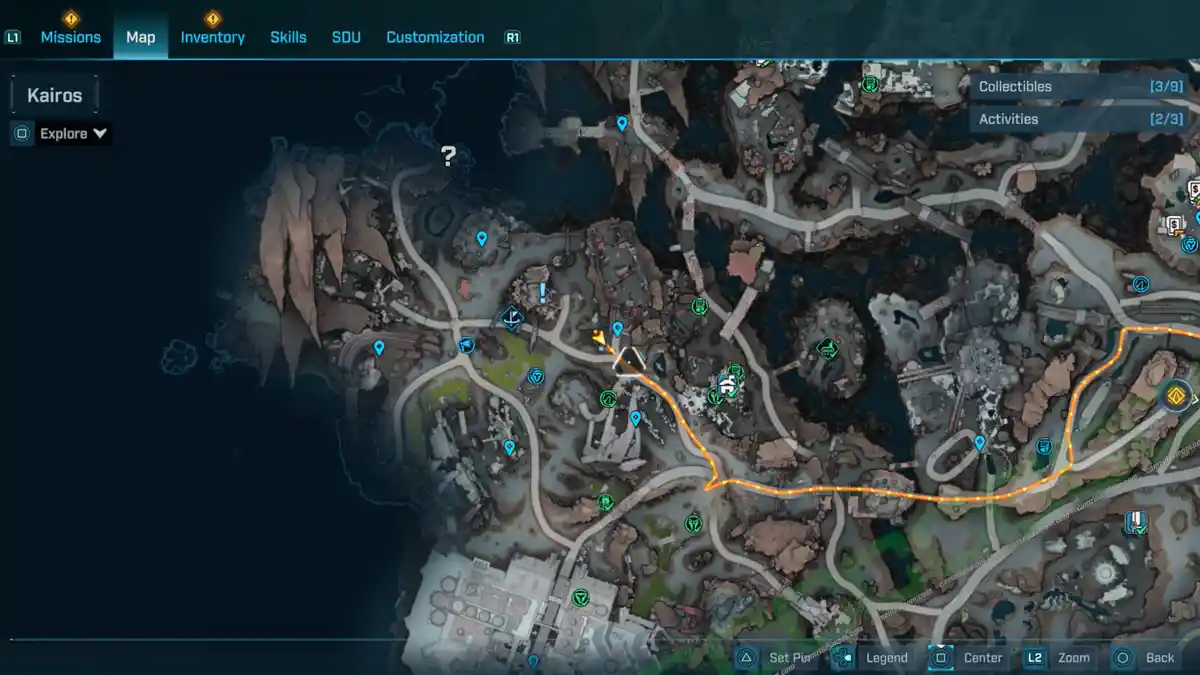1200x675 pixels.
Task: Expand the Activities tracker
Action: (1078, 119)
